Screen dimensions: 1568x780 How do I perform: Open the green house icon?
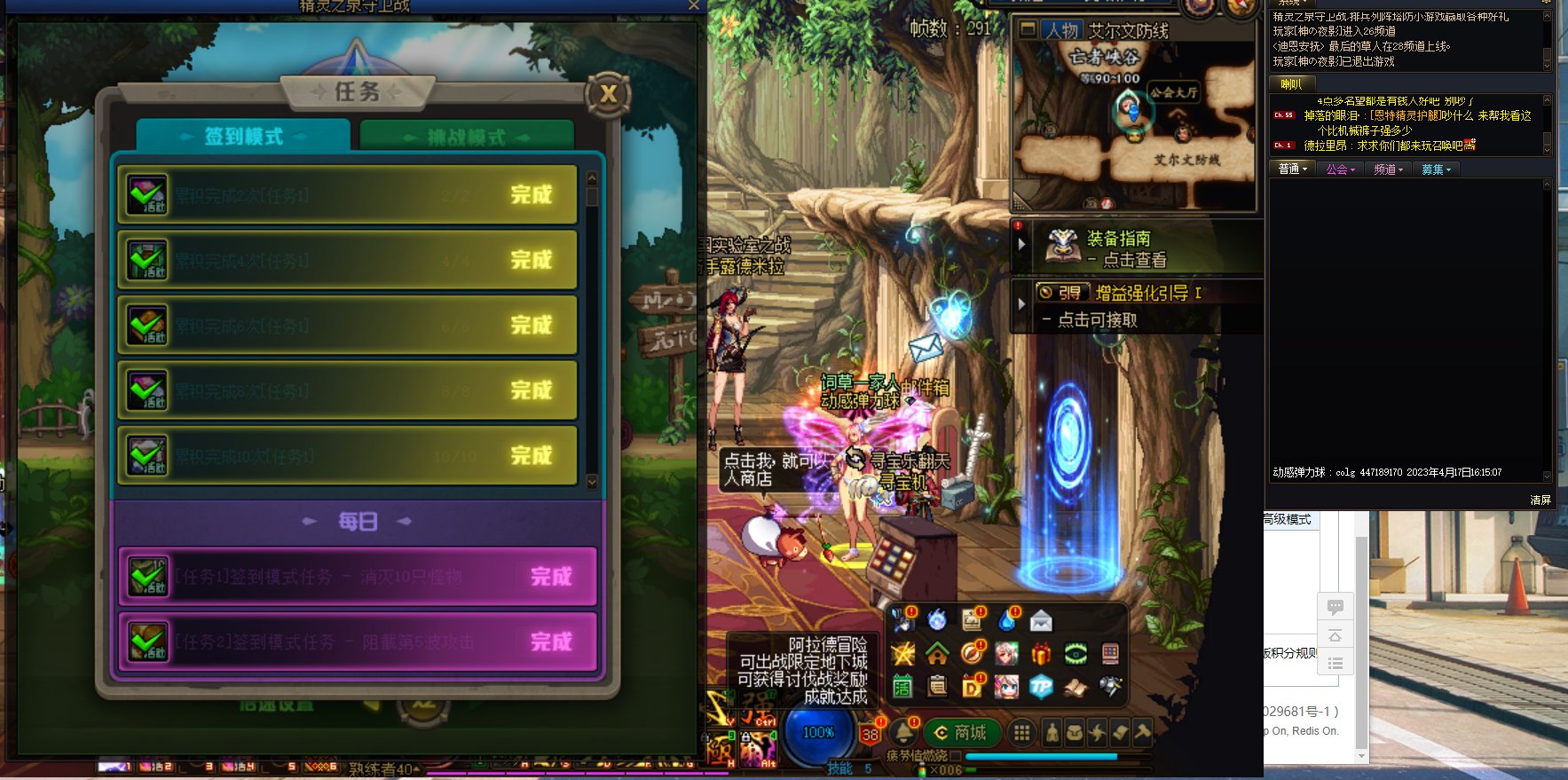937,655
